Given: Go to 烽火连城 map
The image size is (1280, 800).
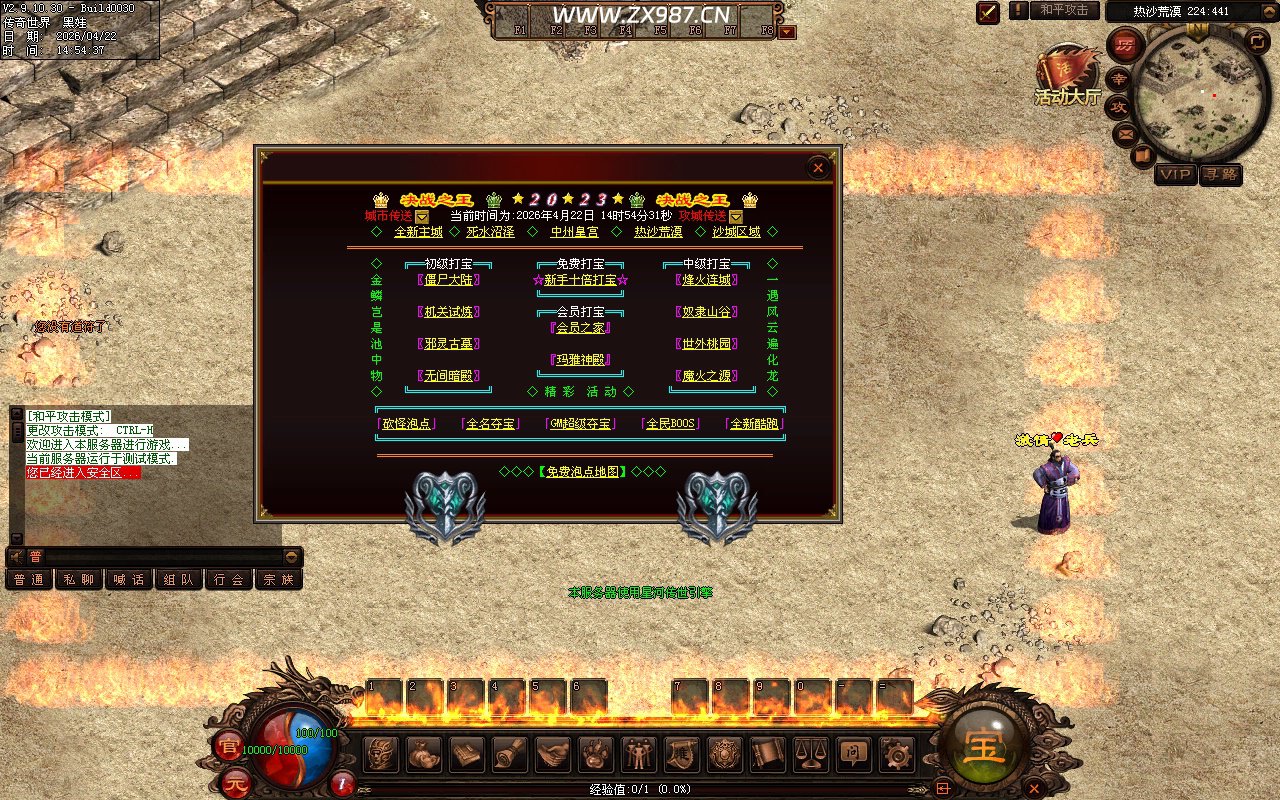Looking at the screenshot, I should coord(706,280).
